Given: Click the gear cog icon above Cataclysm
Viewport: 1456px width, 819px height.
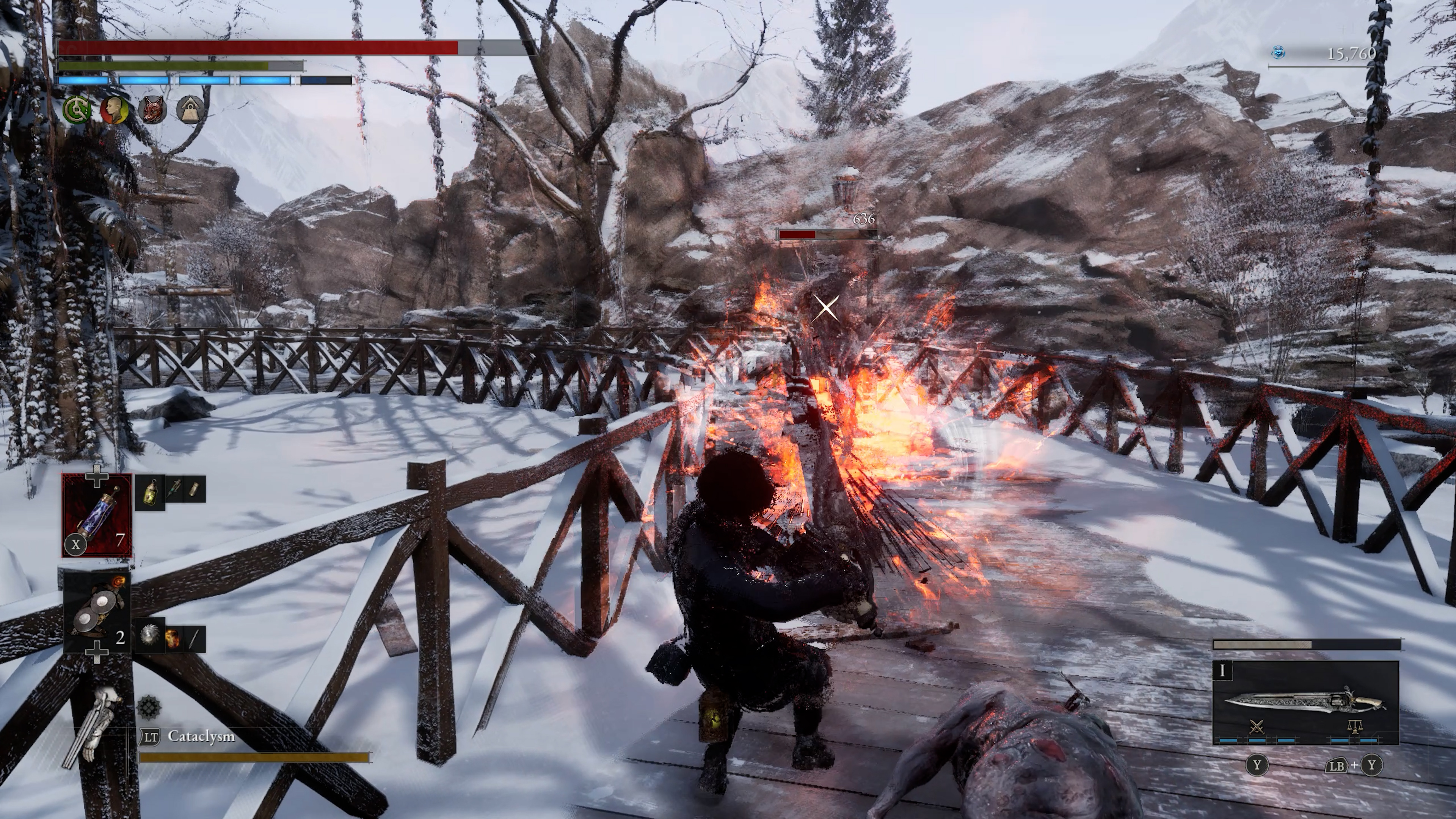Looking at the screenshot, I should click(x=149, y=707).
